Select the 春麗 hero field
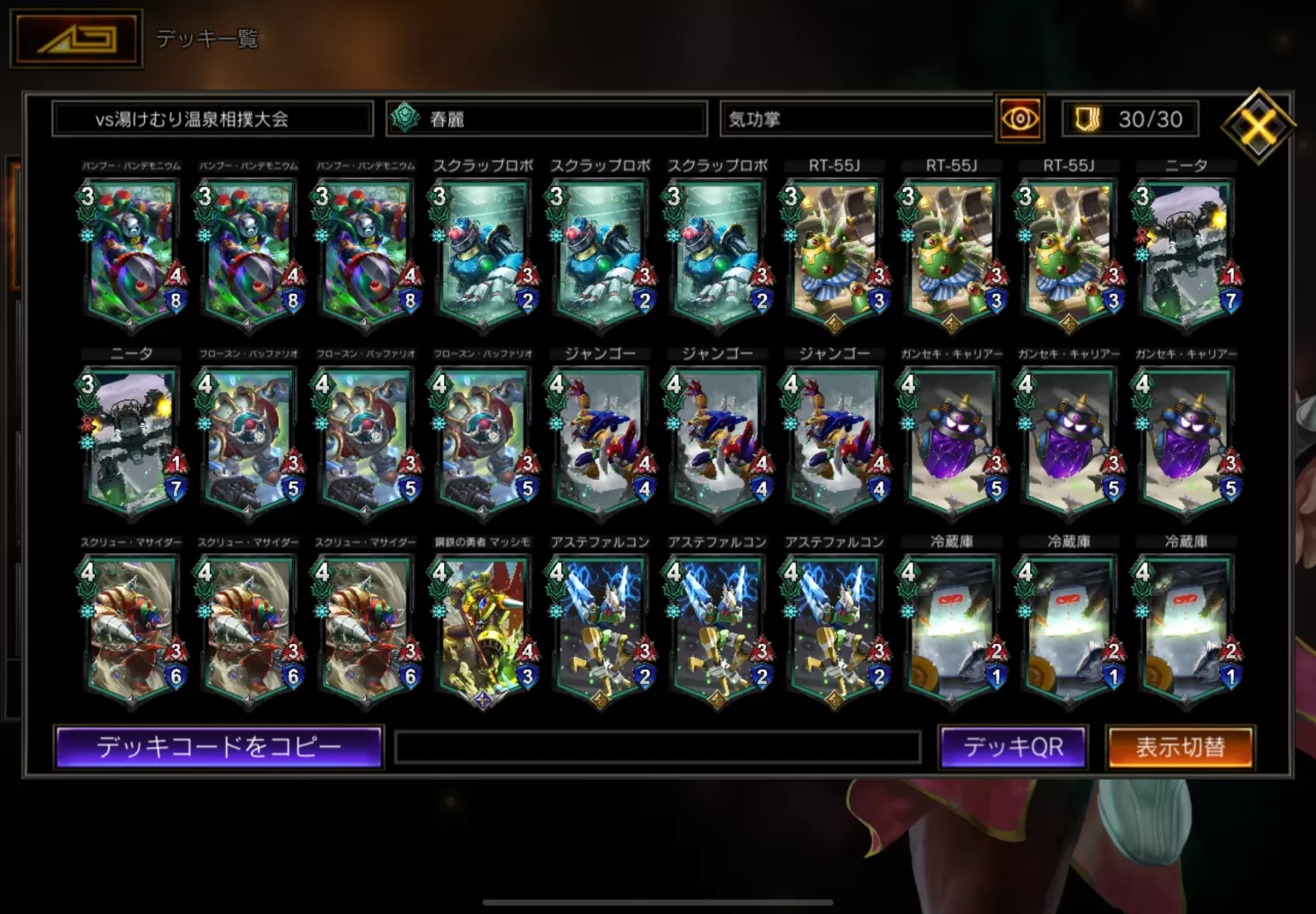The height and width of the screenshot is (914, 1316). (x=547, y=119)
